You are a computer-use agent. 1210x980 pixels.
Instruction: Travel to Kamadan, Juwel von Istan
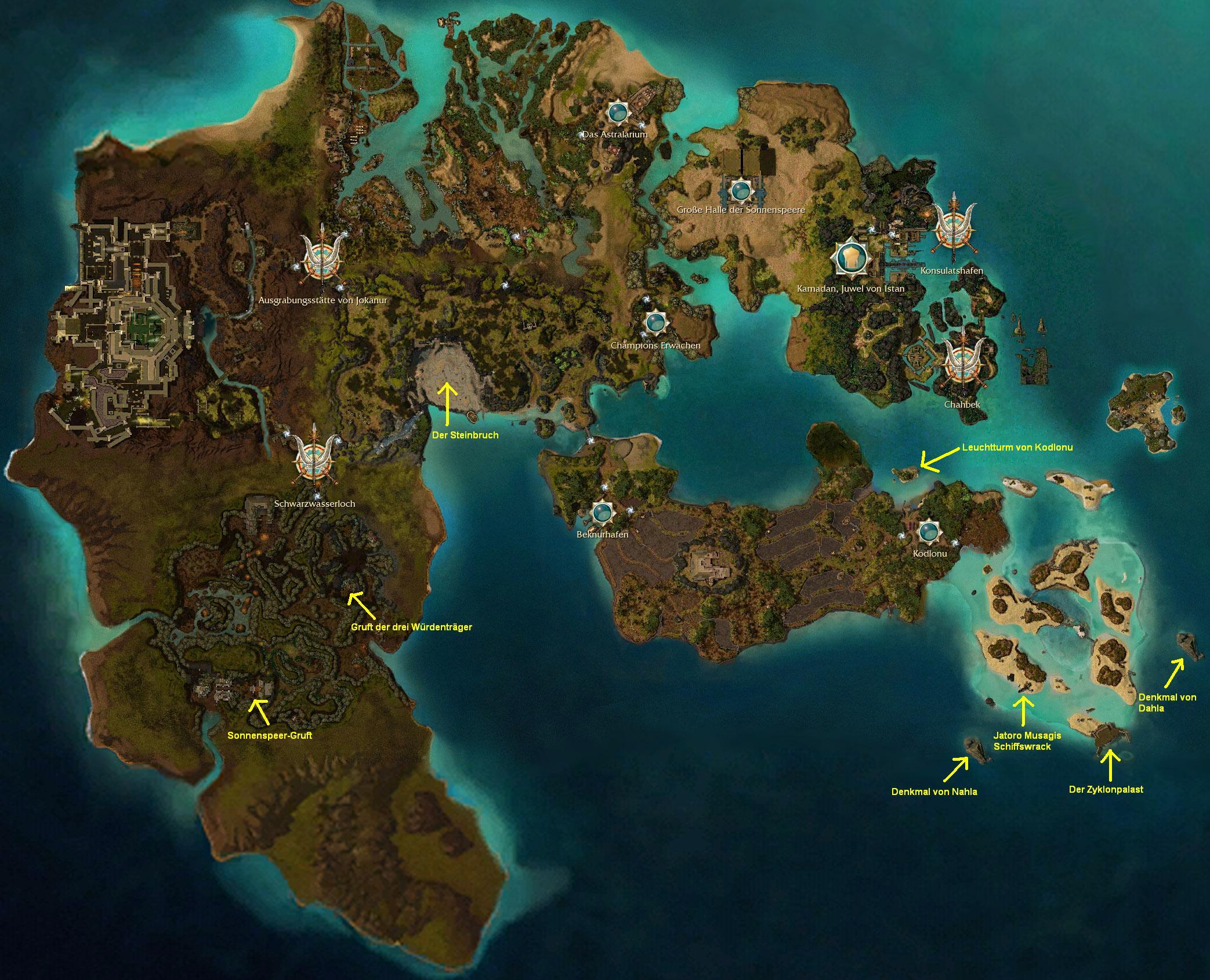[852, 259]
